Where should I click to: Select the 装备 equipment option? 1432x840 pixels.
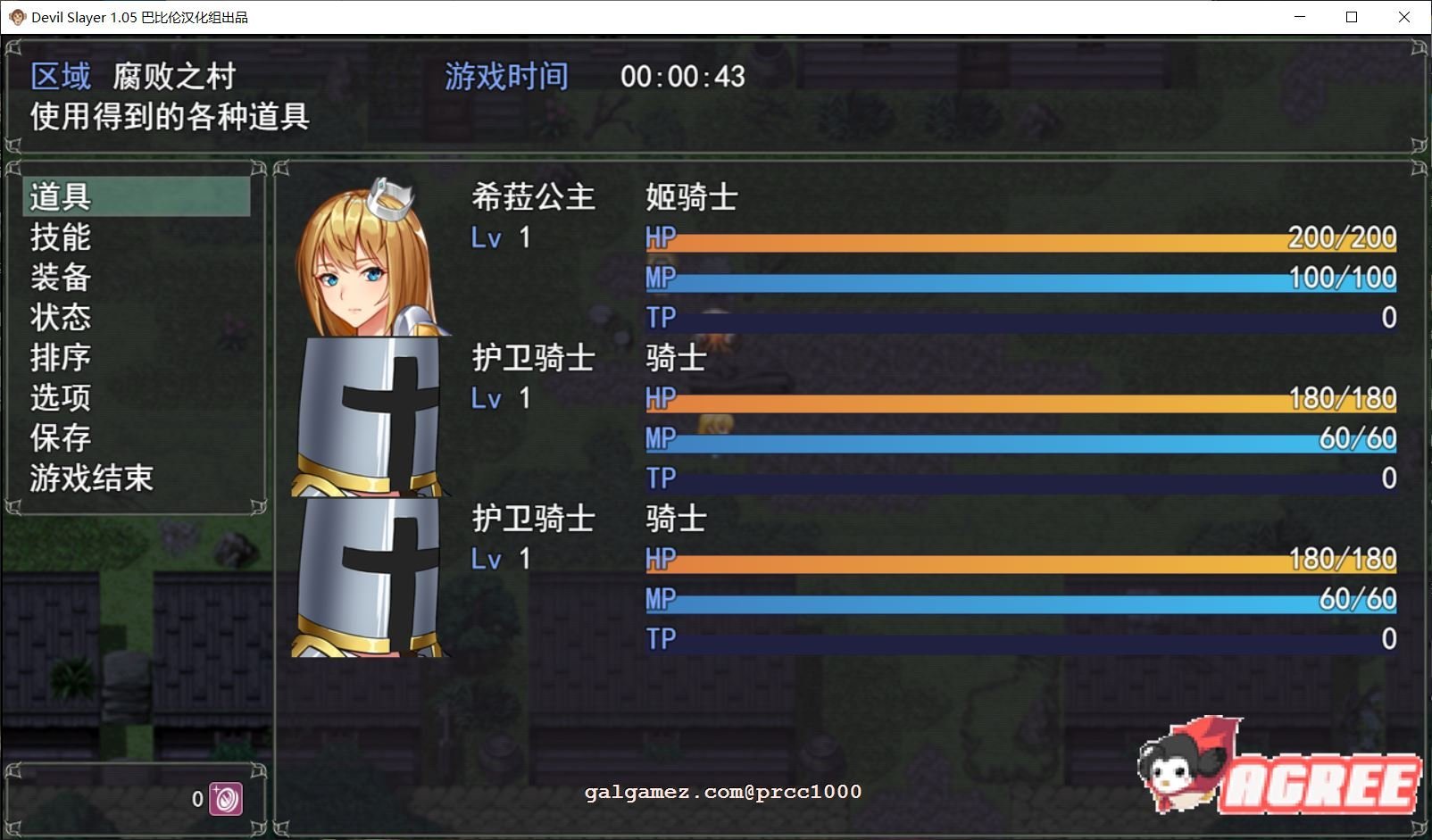coord(58,278)
